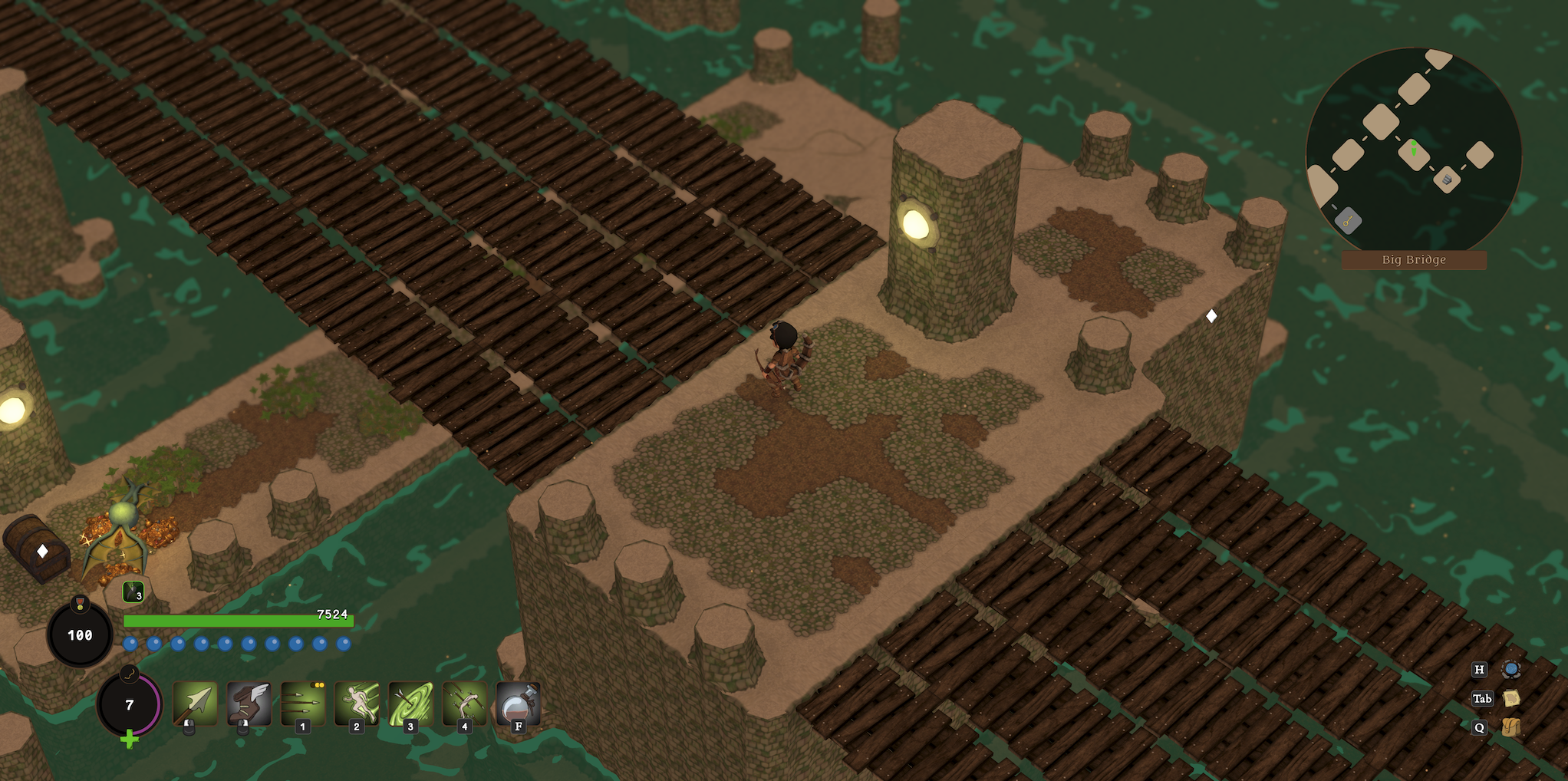Viewport: 1568px width, 781px height.
Task: Click the bow icon above the 7 counter
Action: pyautogui.click(x=130, y=674)
